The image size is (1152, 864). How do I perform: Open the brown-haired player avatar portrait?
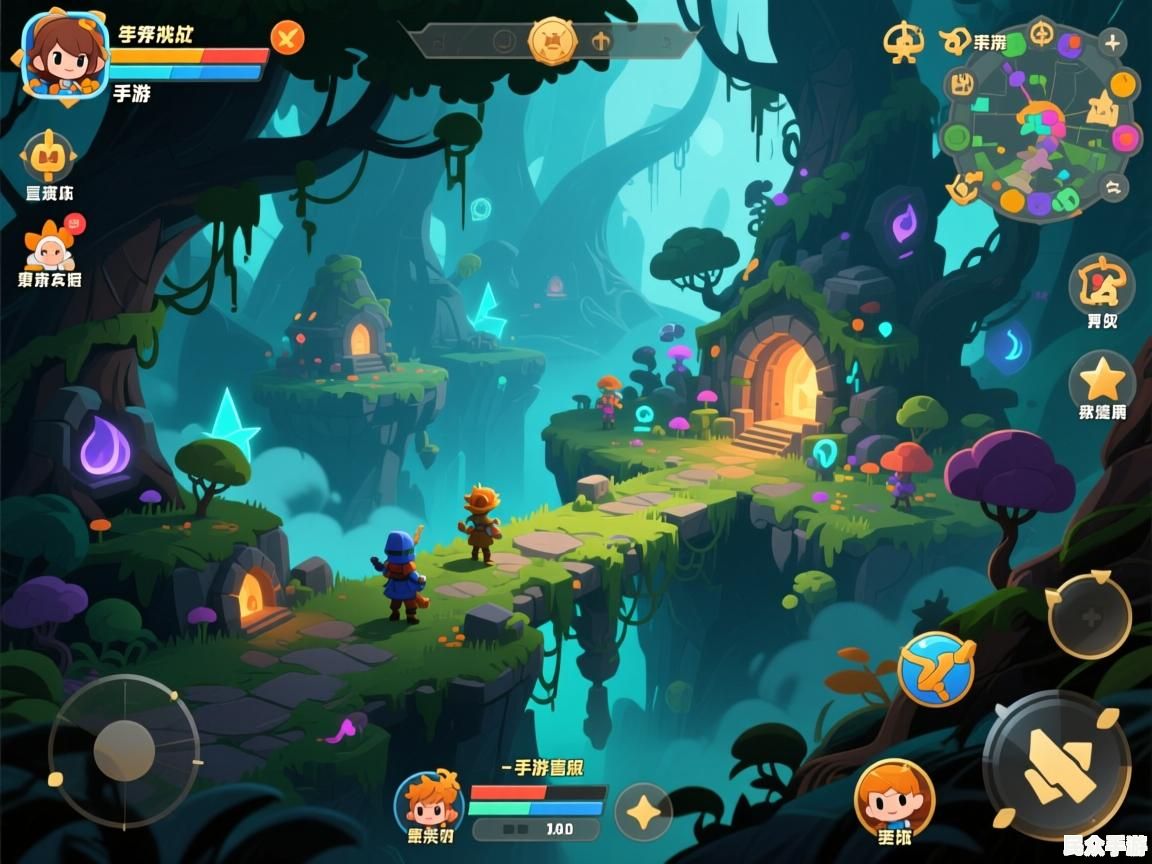pyautogui.click(x=65, y=54)
